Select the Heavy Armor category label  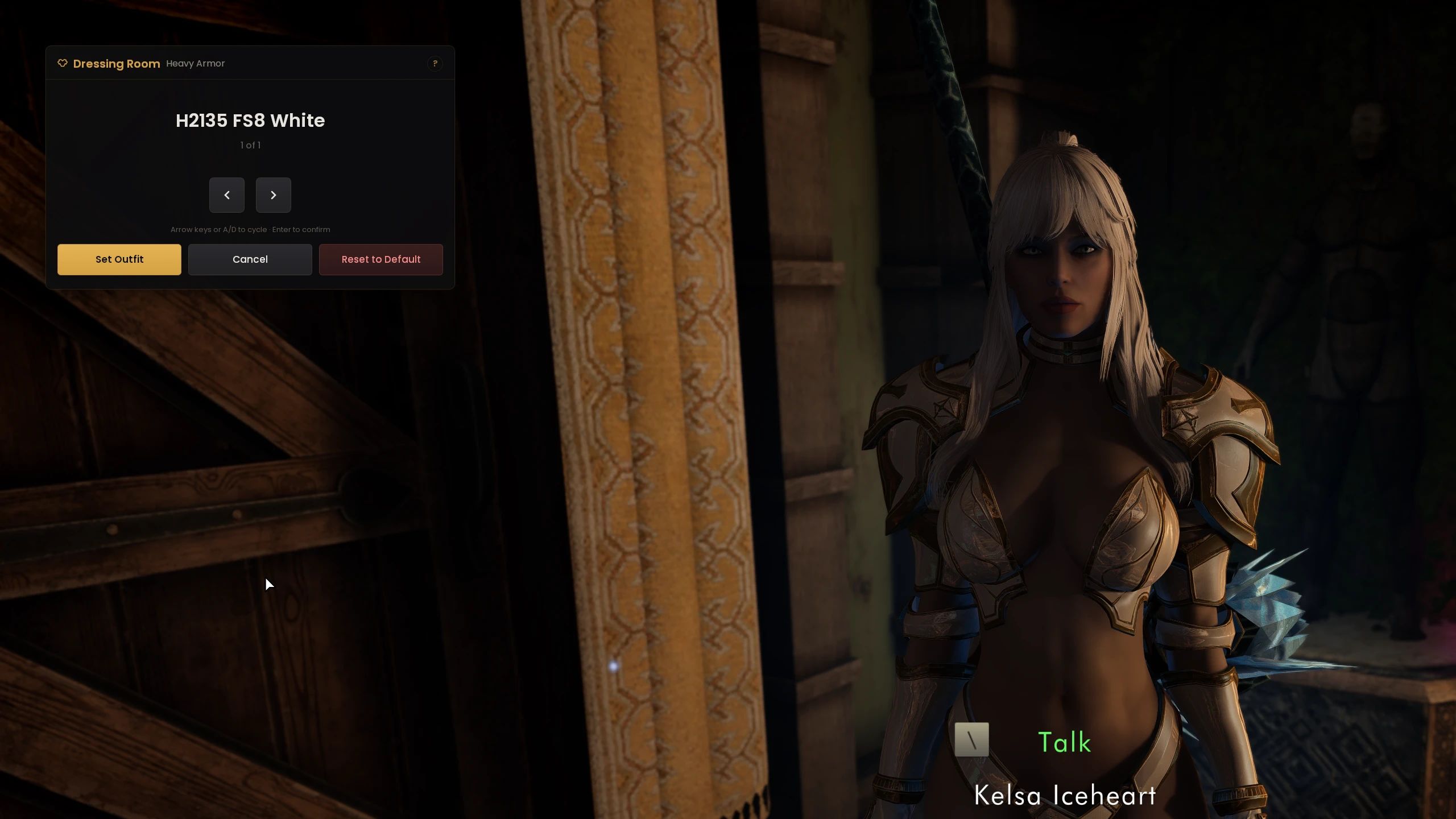pyautogui.click(x=196, y=64)
